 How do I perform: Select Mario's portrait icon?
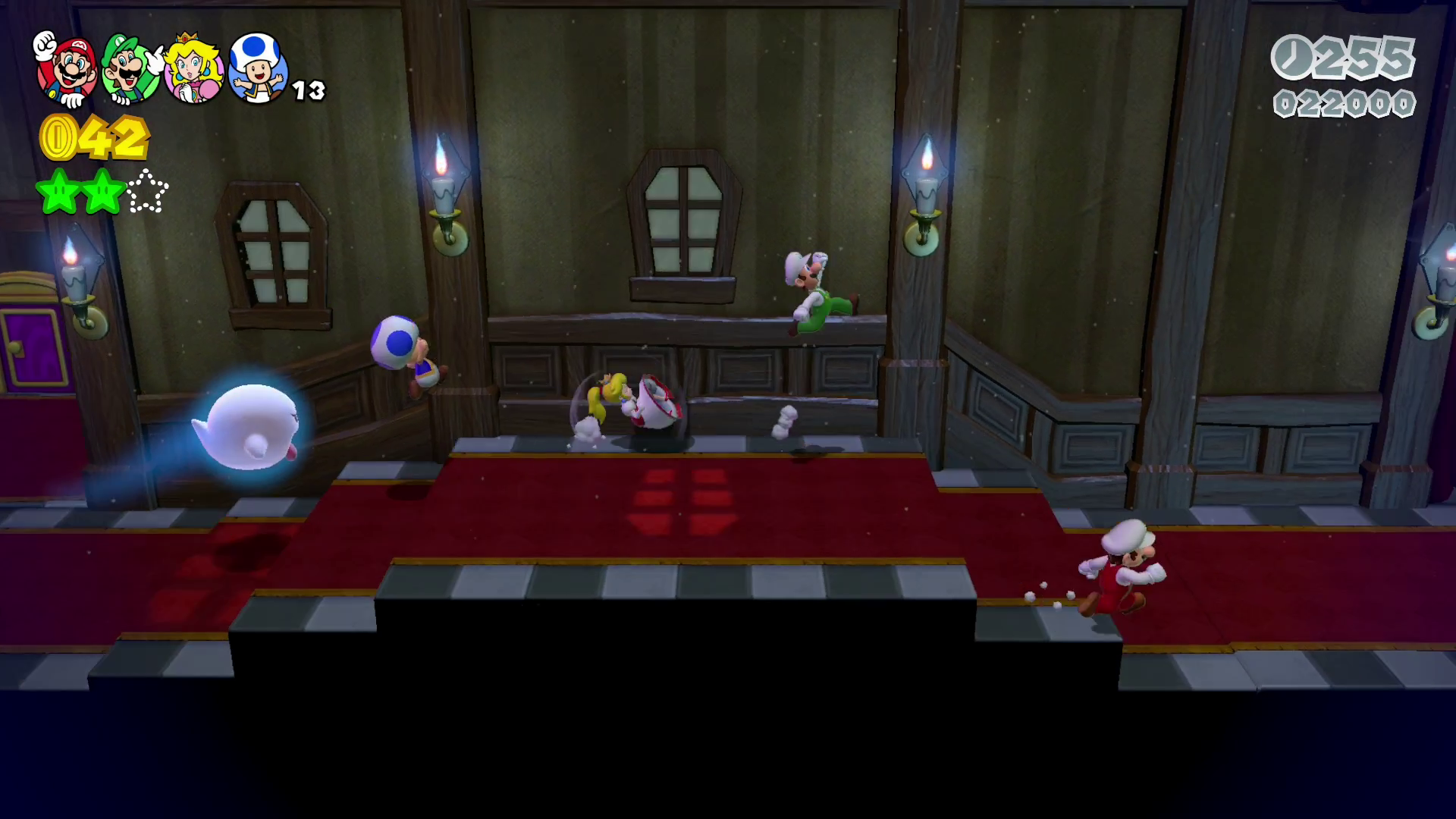click(67, 70)
